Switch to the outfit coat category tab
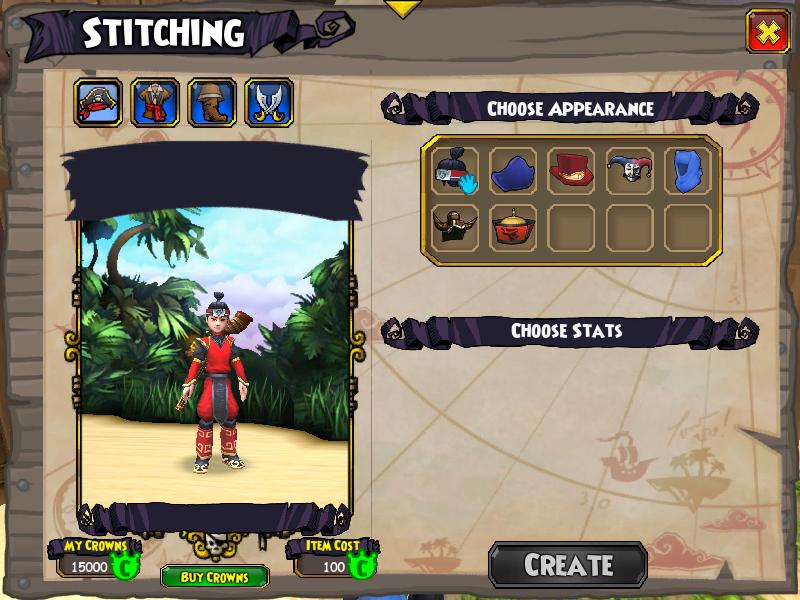The width and height of the screenshot is (800, 600). [155, 102]
